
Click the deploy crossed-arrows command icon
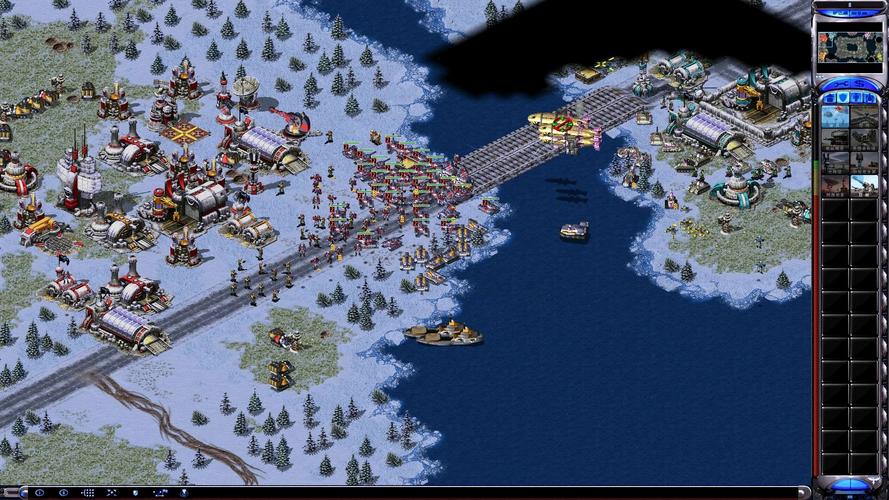(x=109, y=493)
